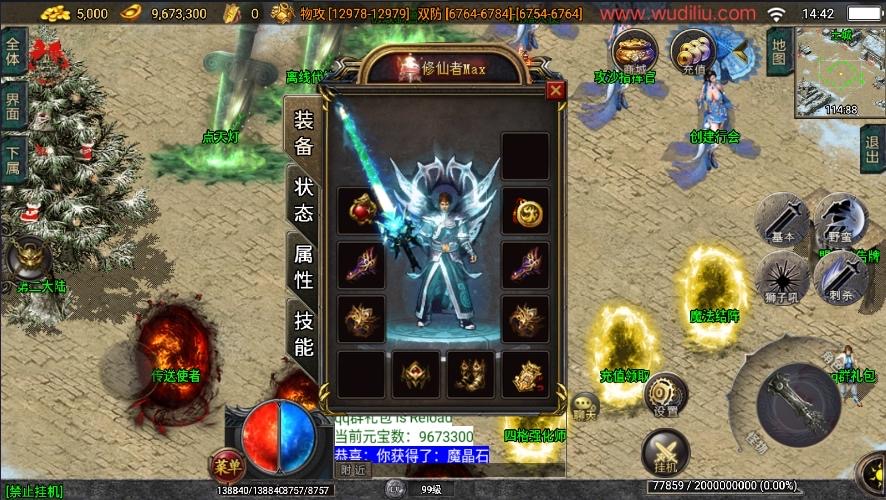This screenshot has width=886, height=500.
Task: Open the 地图 map button
Action: 780,49
